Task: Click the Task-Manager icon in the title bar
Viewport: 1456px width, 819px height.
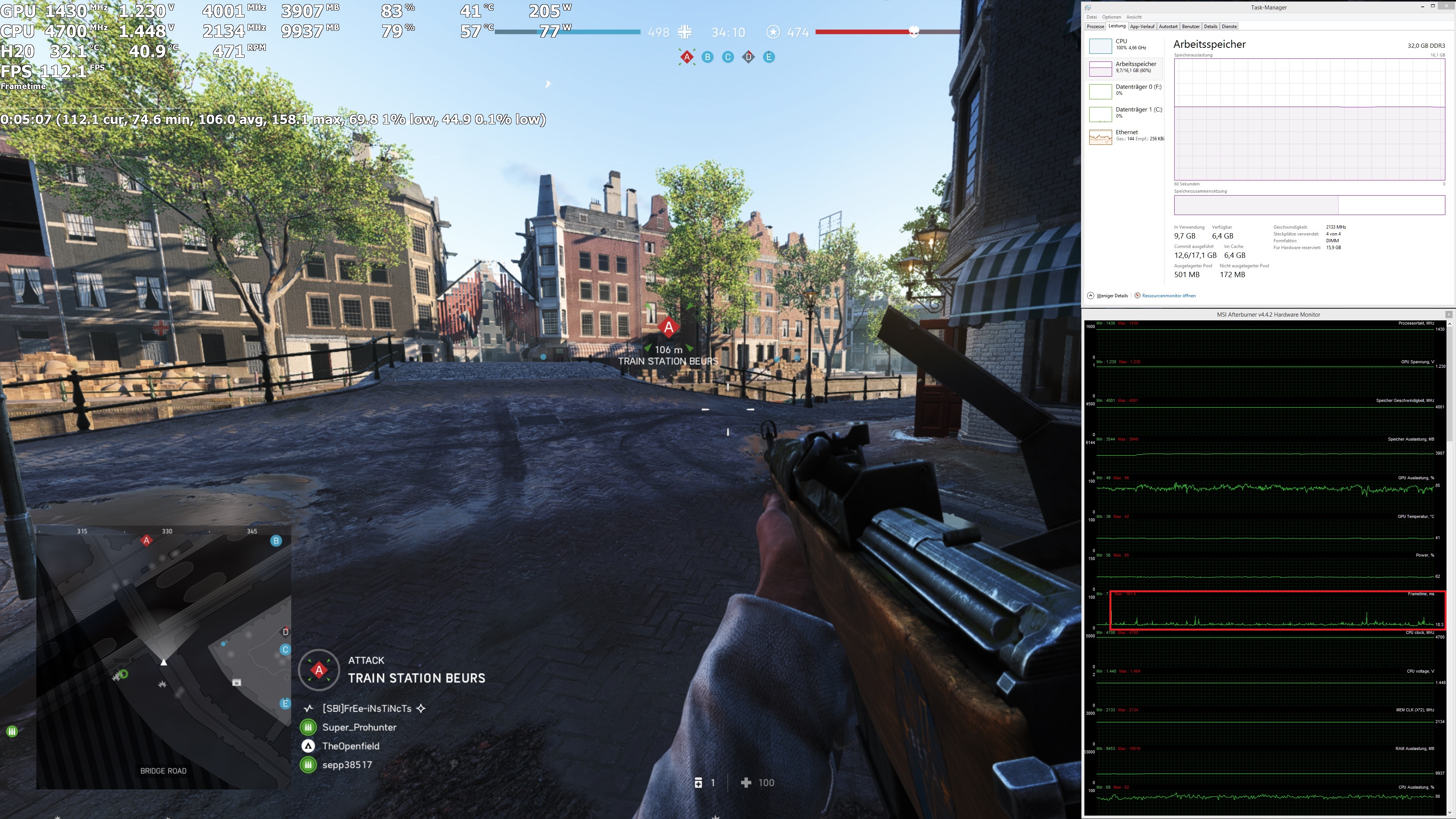Action: click(1088, 7)
